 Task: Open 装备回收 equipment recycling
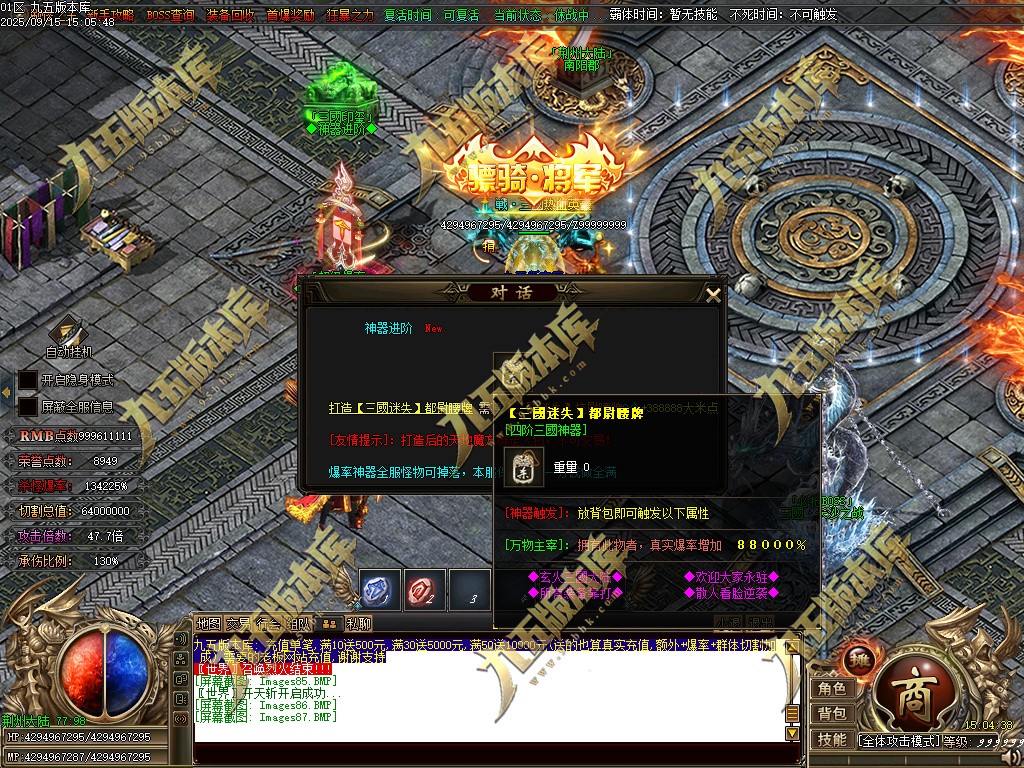[230, 15]
